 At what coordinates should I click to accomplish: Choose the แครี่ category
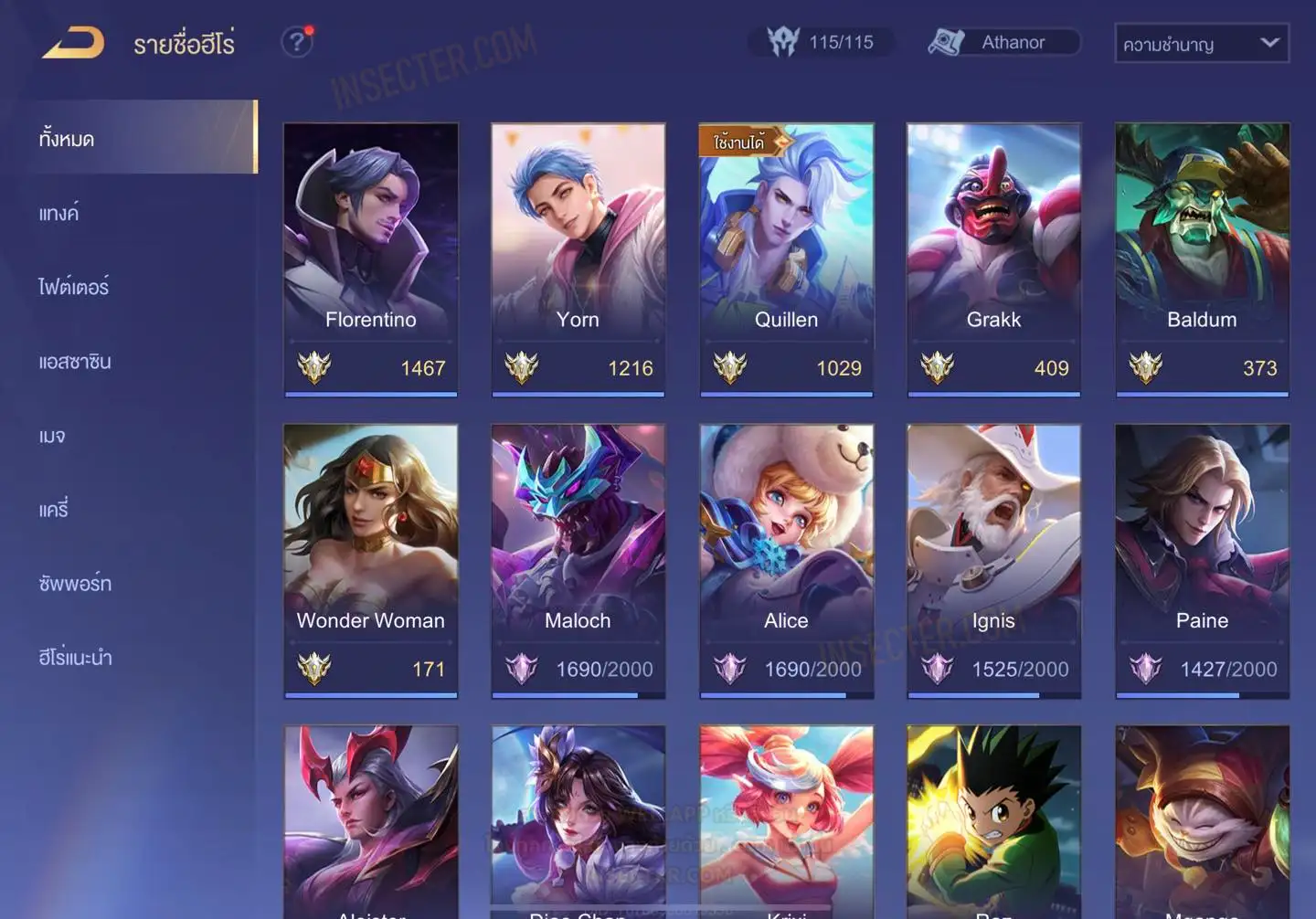54,510
